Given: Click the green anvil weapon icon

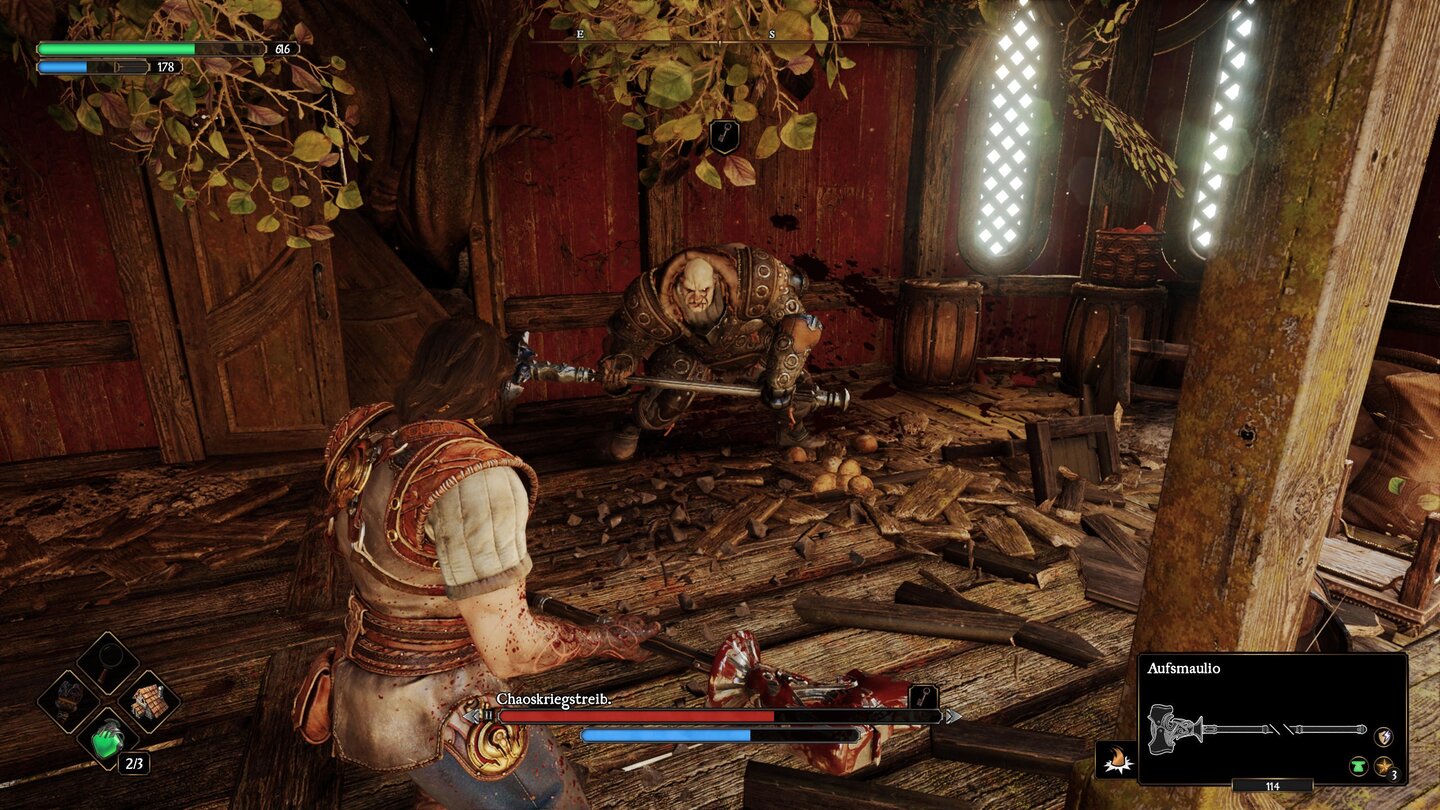Looking at the screenshot, I should point(1358,767).
